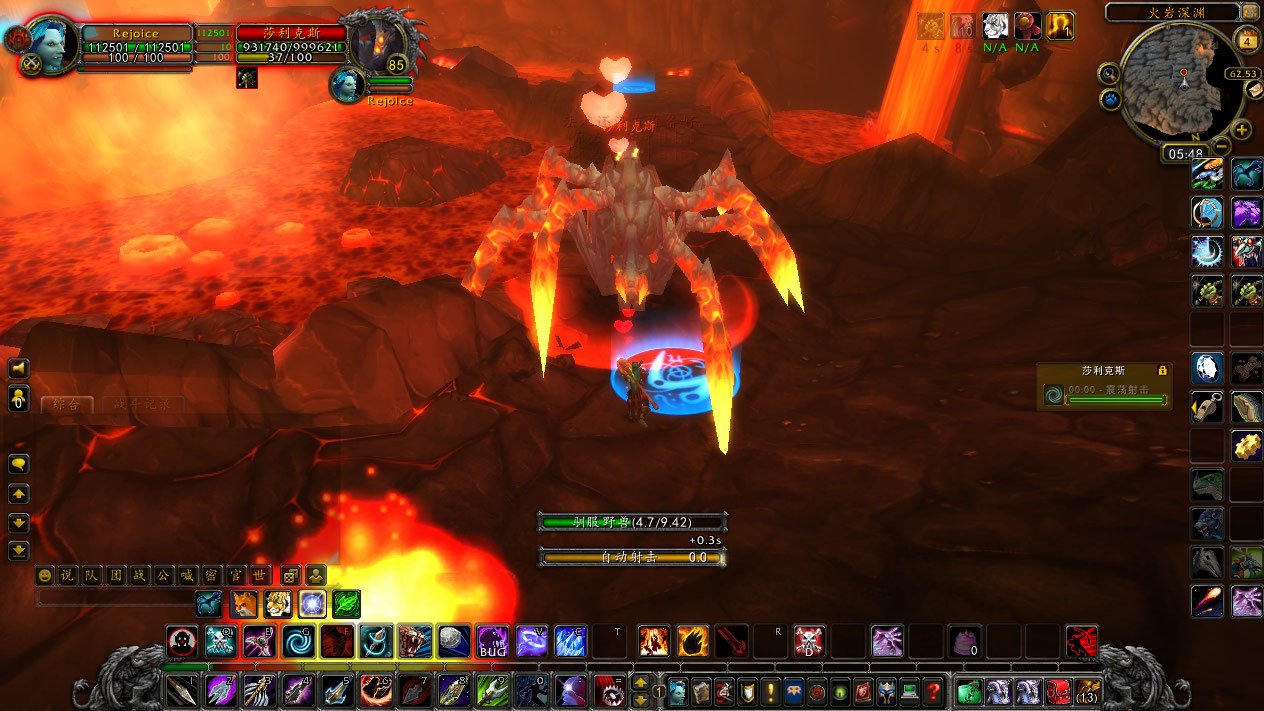Click the minimap mail envelope icon
1264x711 pixels.
click(1255, 89)
